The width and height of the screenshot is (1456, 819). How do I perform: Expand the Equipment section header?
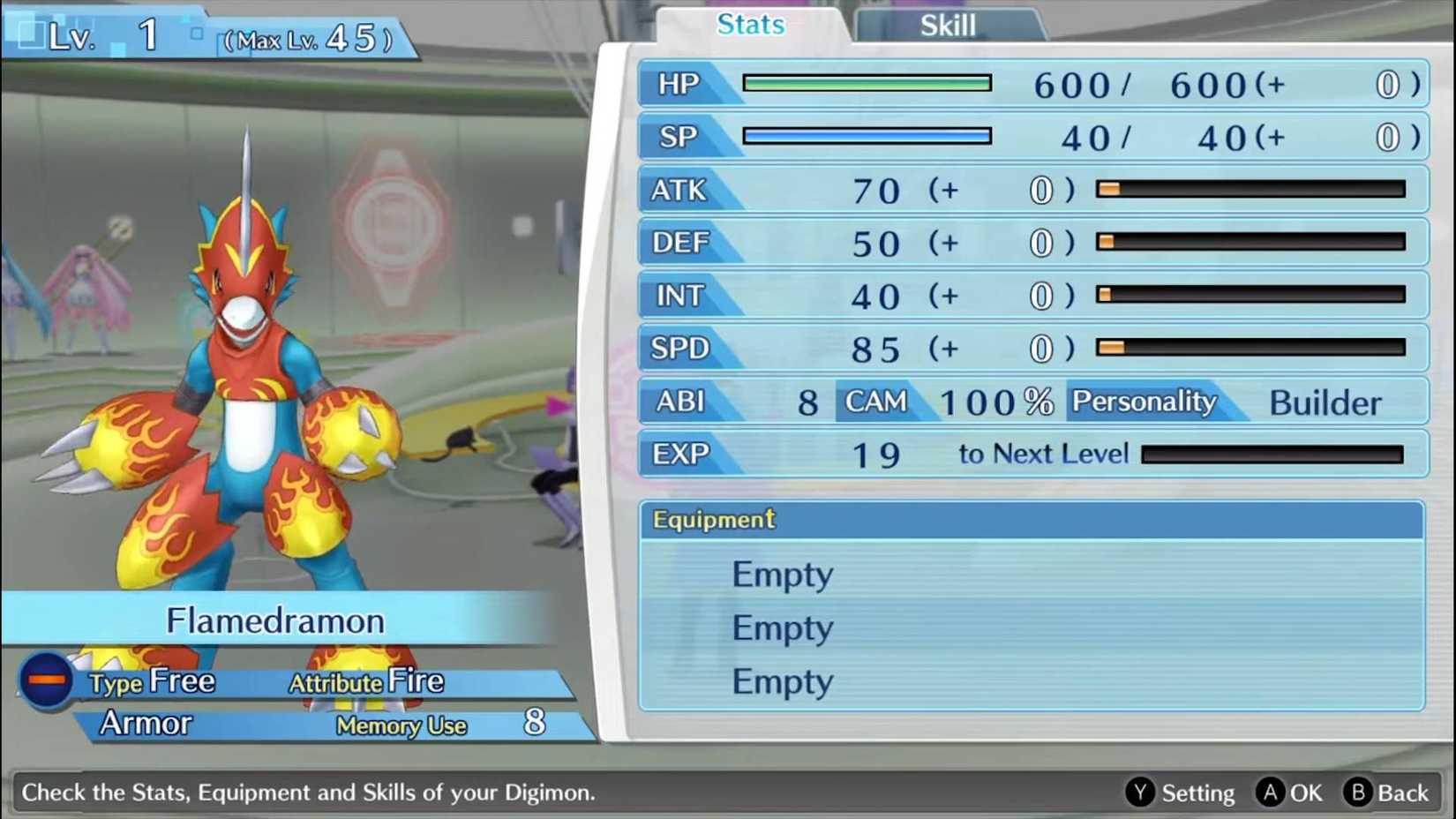click(712, 520)
